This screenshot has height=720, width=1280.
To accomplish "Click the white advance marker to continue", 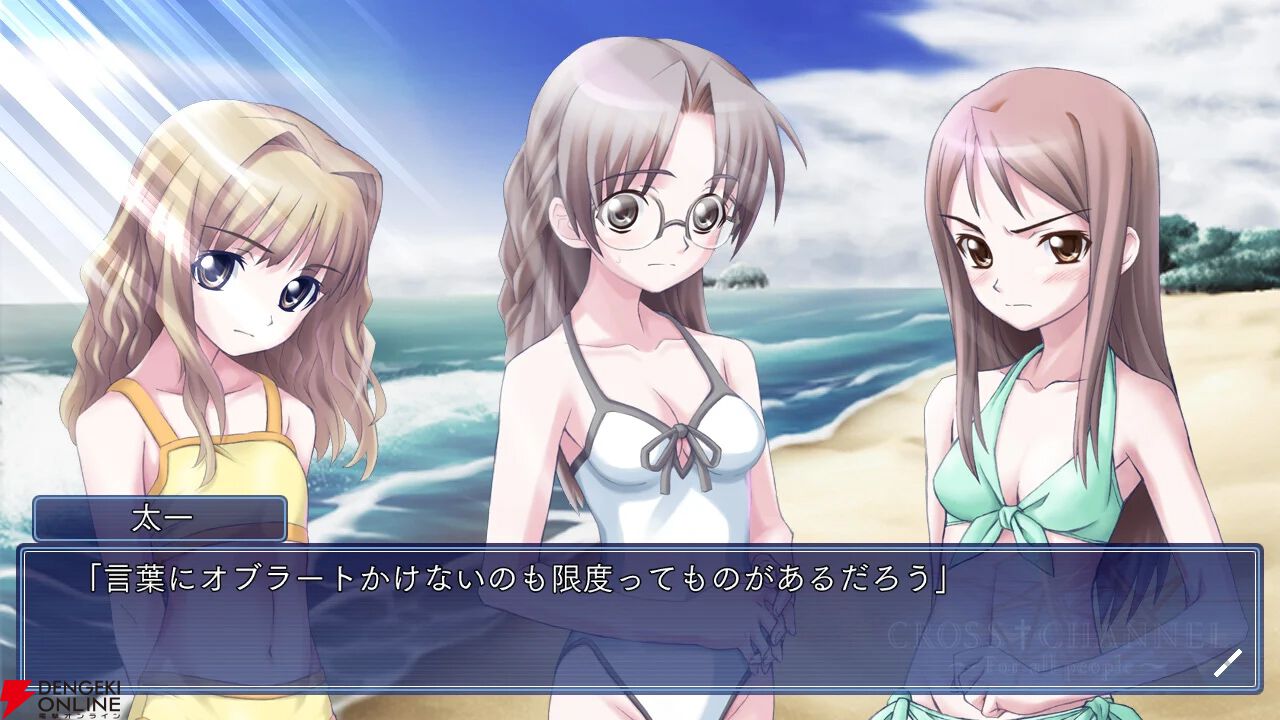I will click(x=1229, y=663).
